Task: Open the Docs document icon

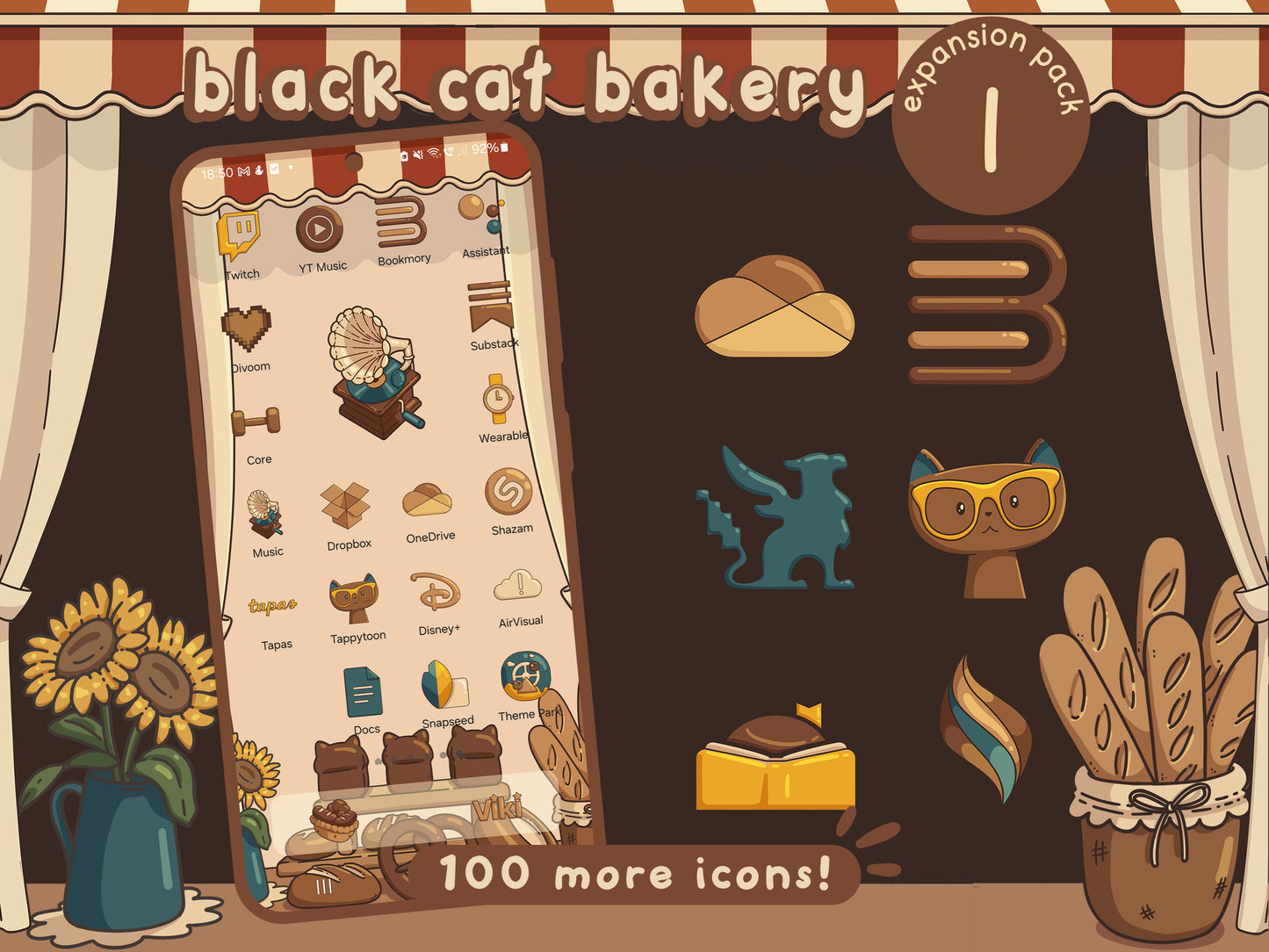Action: coord(364,694)
